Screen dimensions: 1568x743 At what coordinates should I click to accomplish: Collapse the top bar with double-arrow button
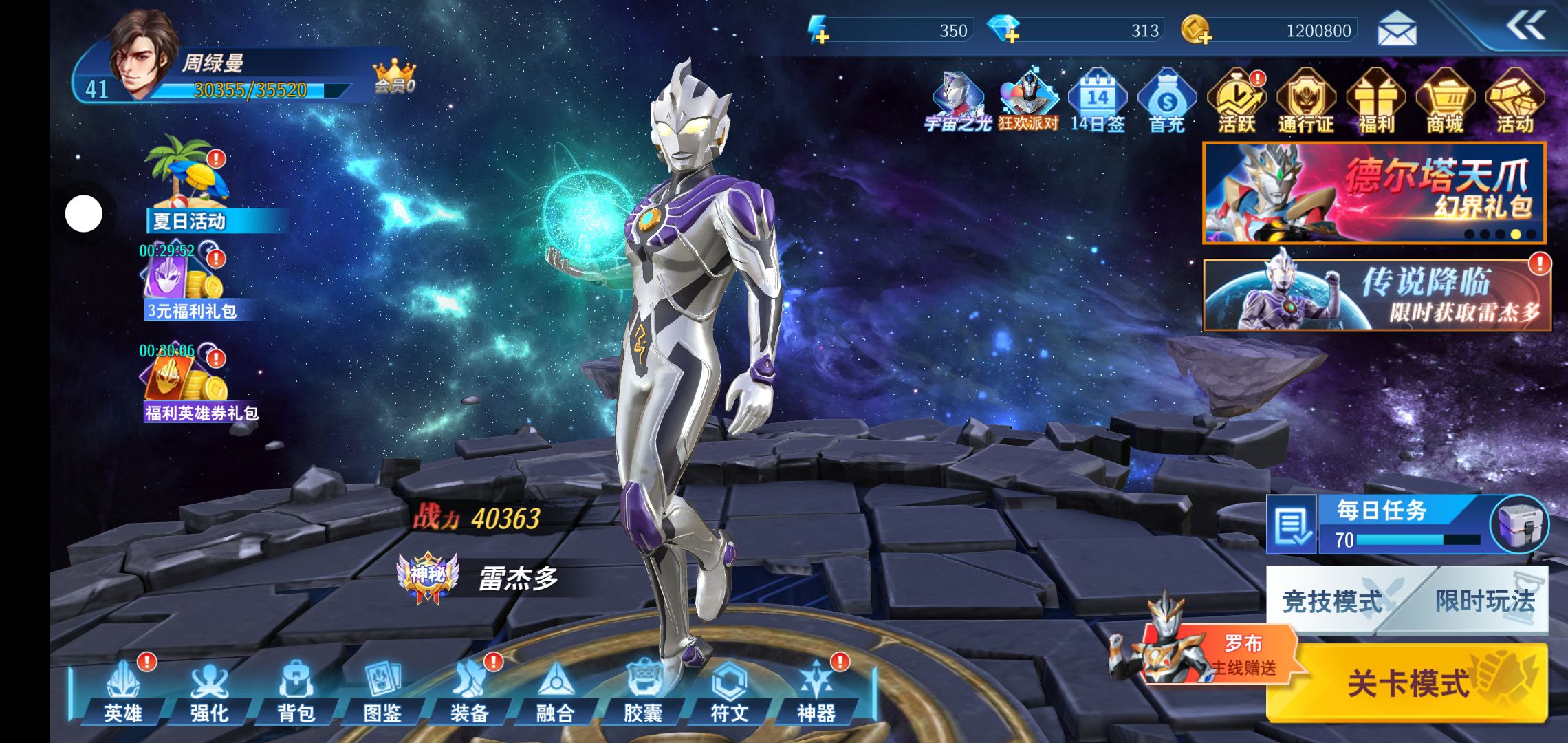point(1525,28)
